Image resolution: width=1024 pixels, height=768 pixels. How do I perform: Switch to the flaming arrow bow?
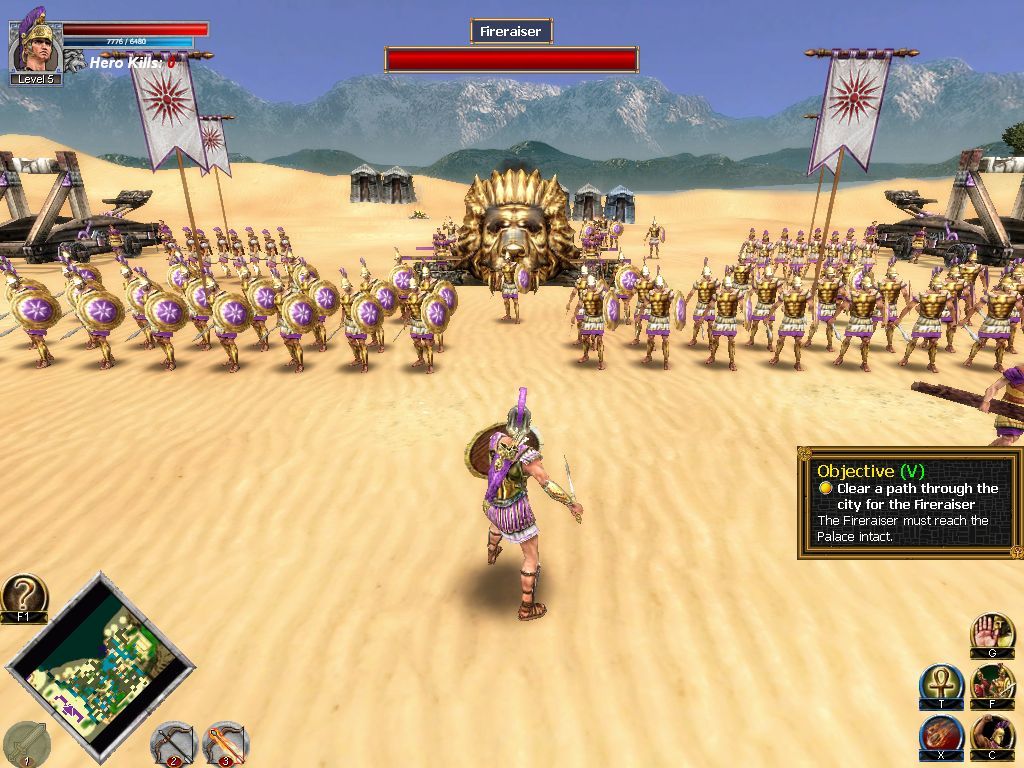225,743
